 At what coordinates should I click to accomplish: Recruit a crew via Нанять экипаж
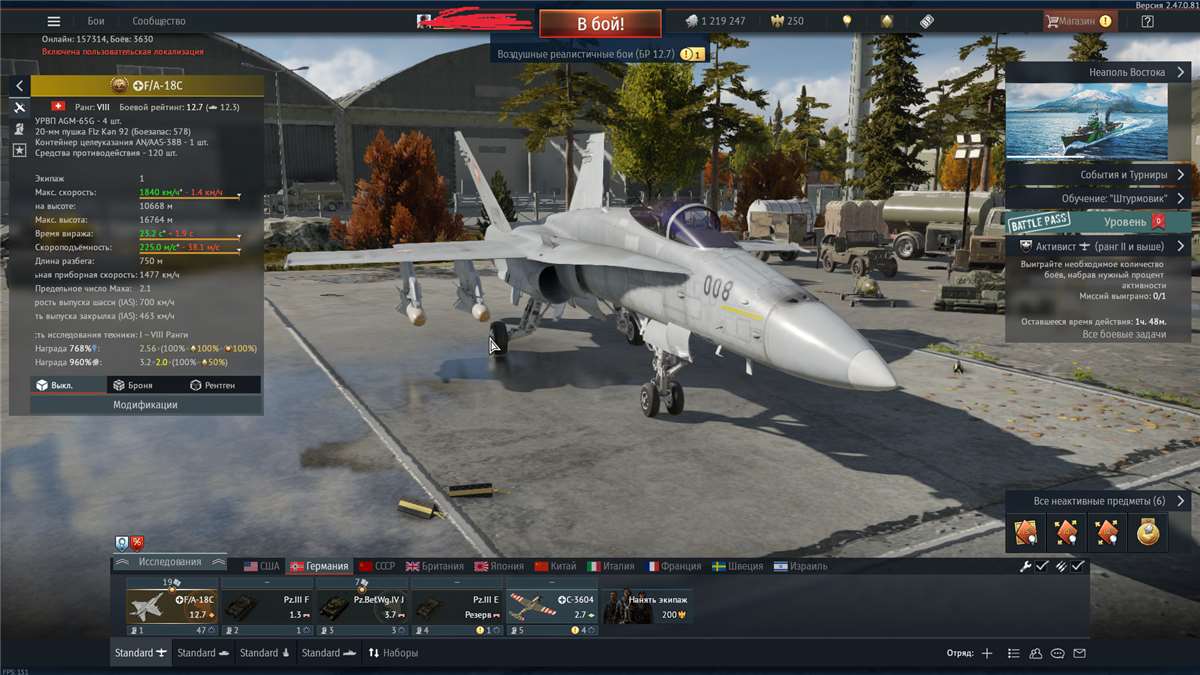click(x=648, y=604)
